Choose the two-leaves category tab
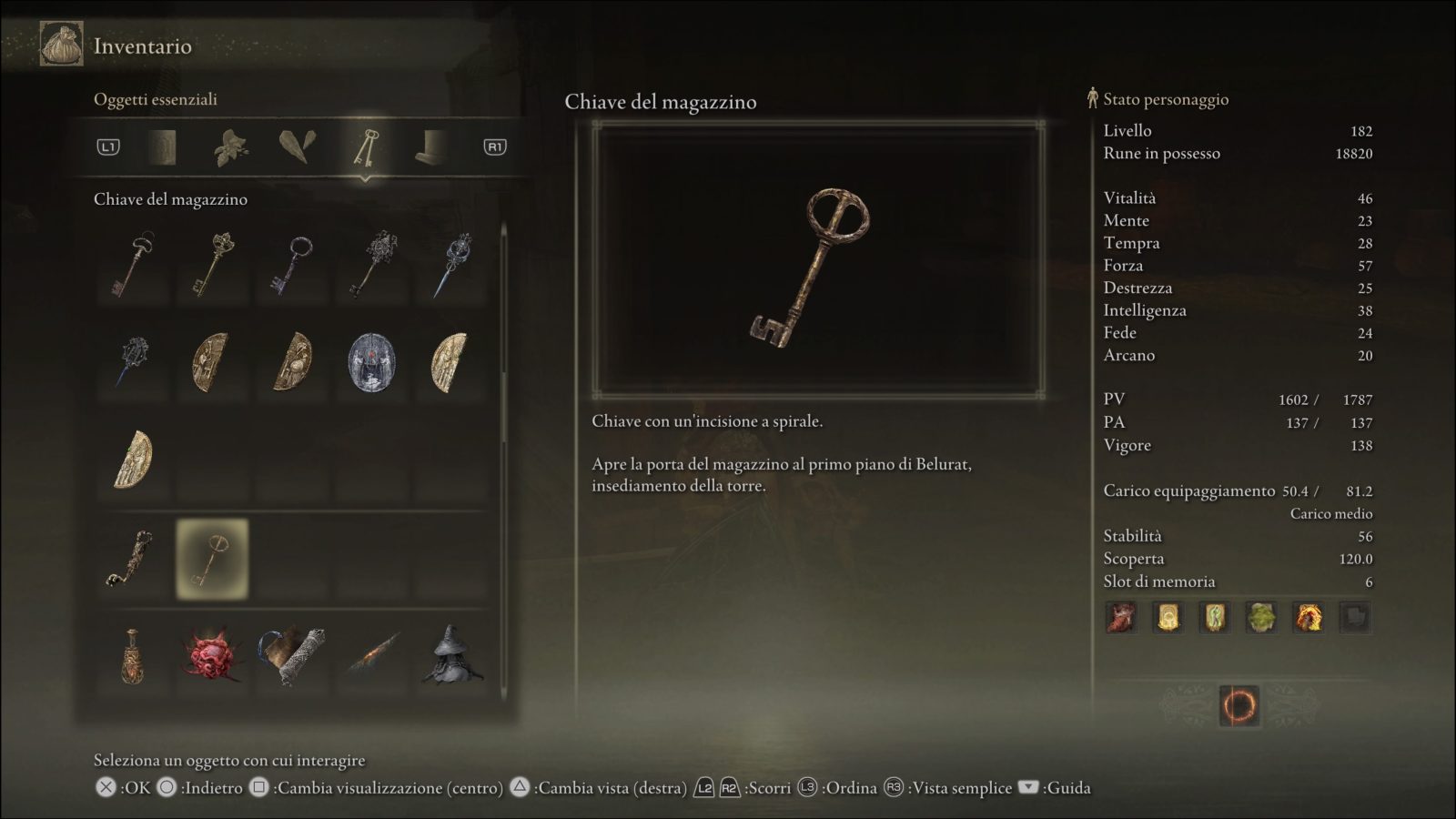 [x=298, y=147]
